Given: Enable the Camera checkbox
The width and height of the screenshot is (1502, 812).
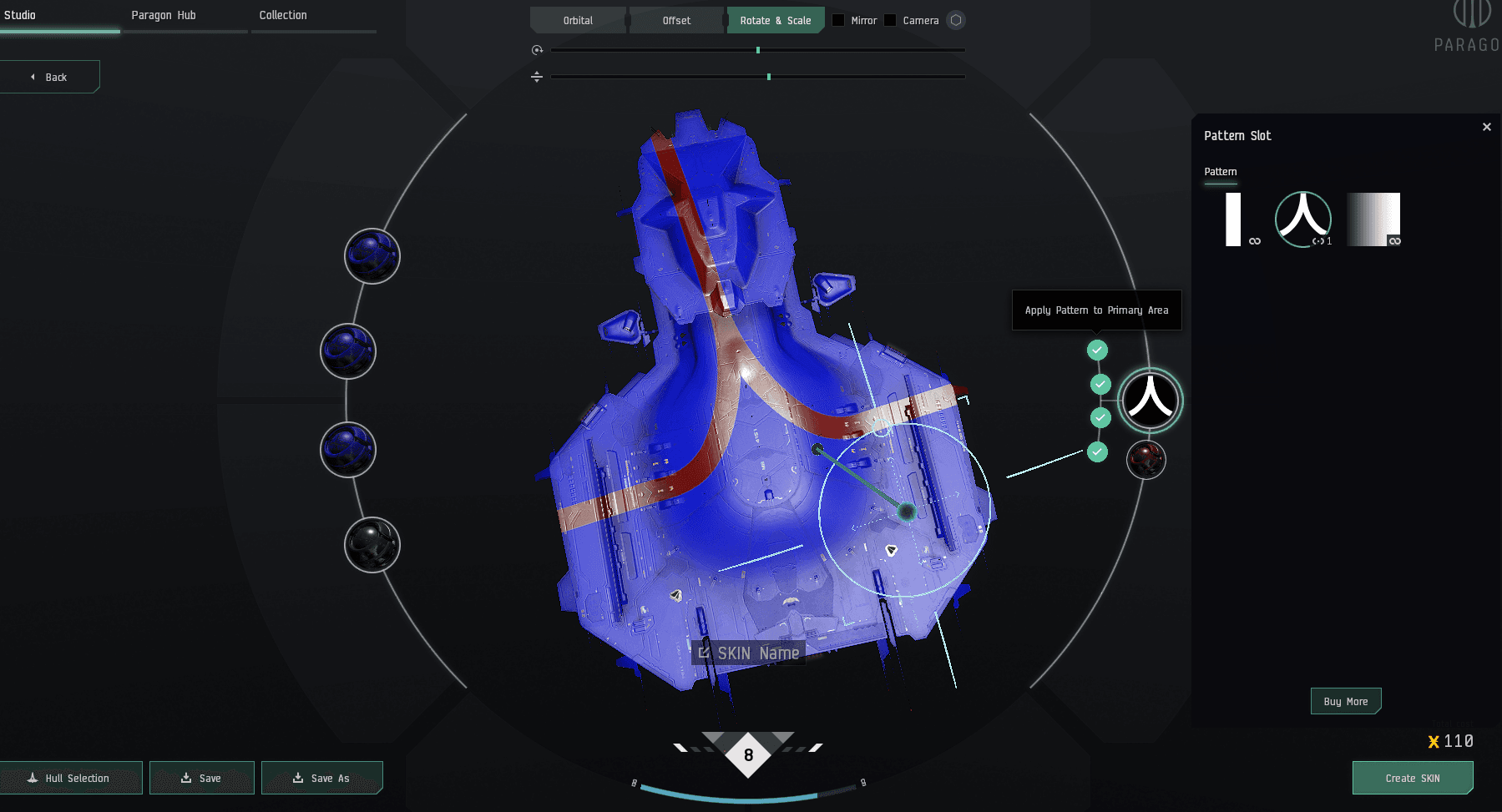Looking at the screenshot, I should coord(891,21).
